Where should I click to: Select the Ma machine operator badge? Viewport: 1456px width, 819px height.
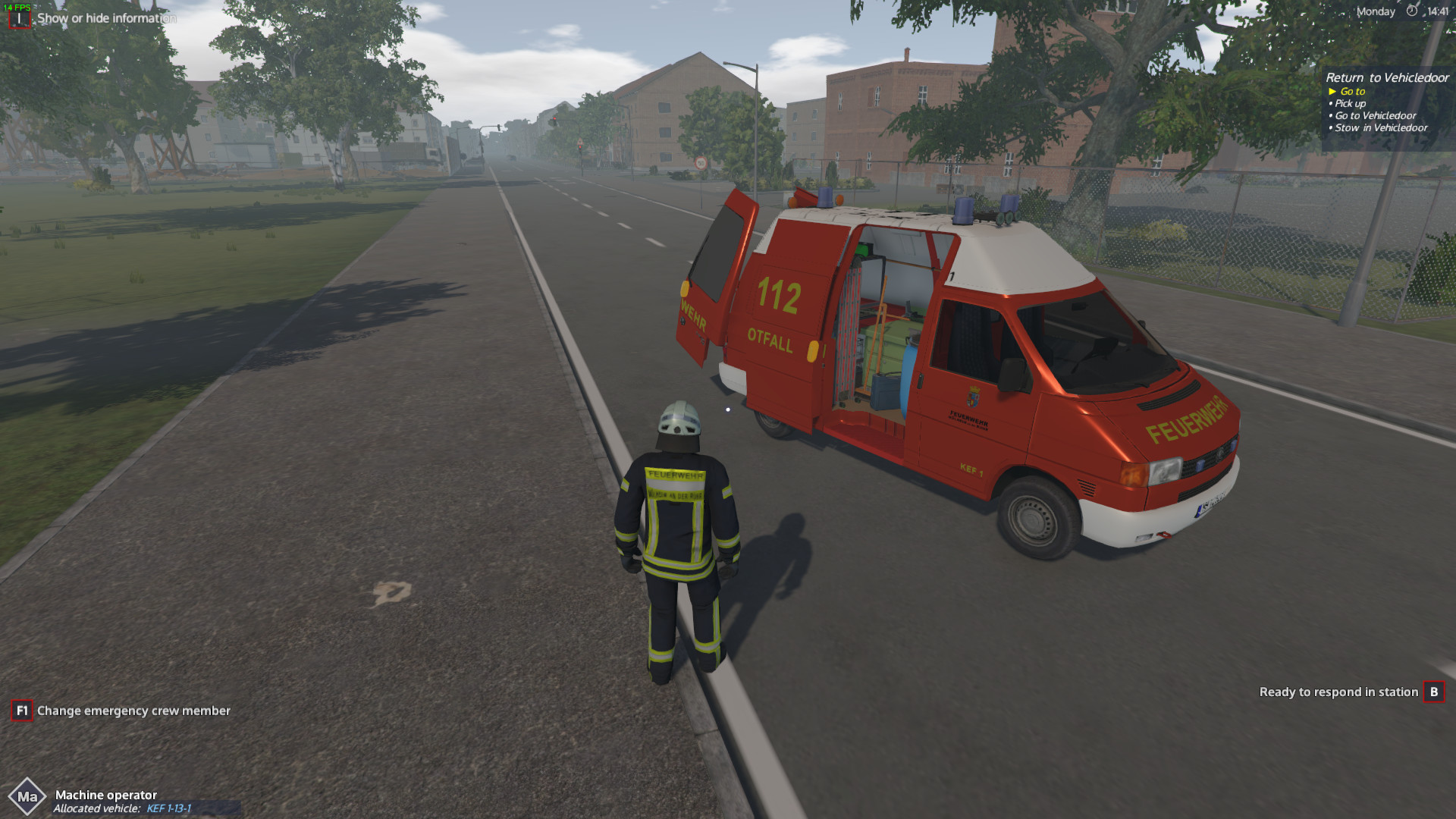point(29,796)
